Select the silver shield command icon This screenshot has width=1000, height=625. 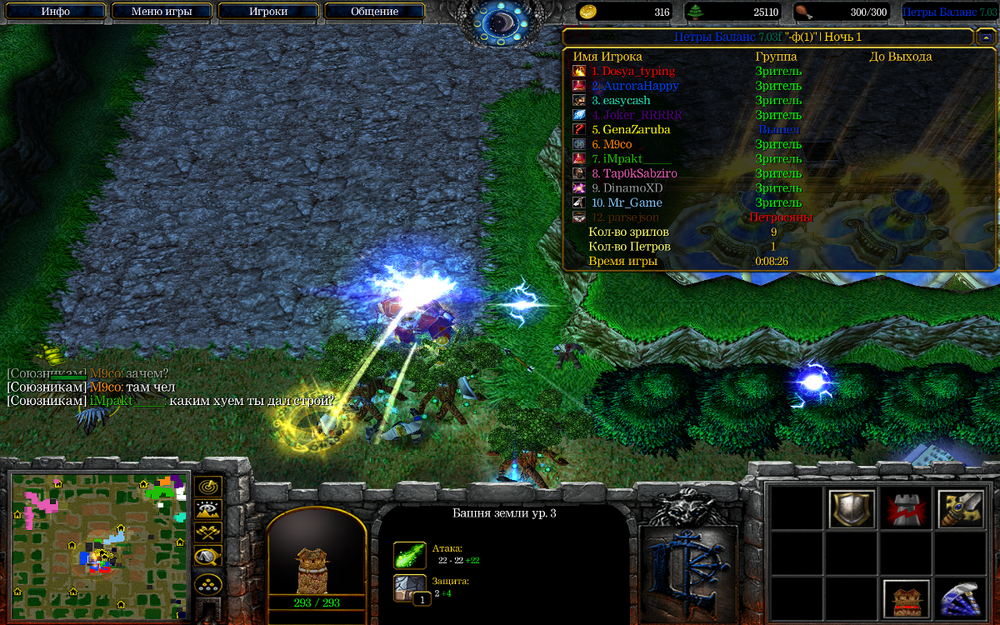(852, 509)
